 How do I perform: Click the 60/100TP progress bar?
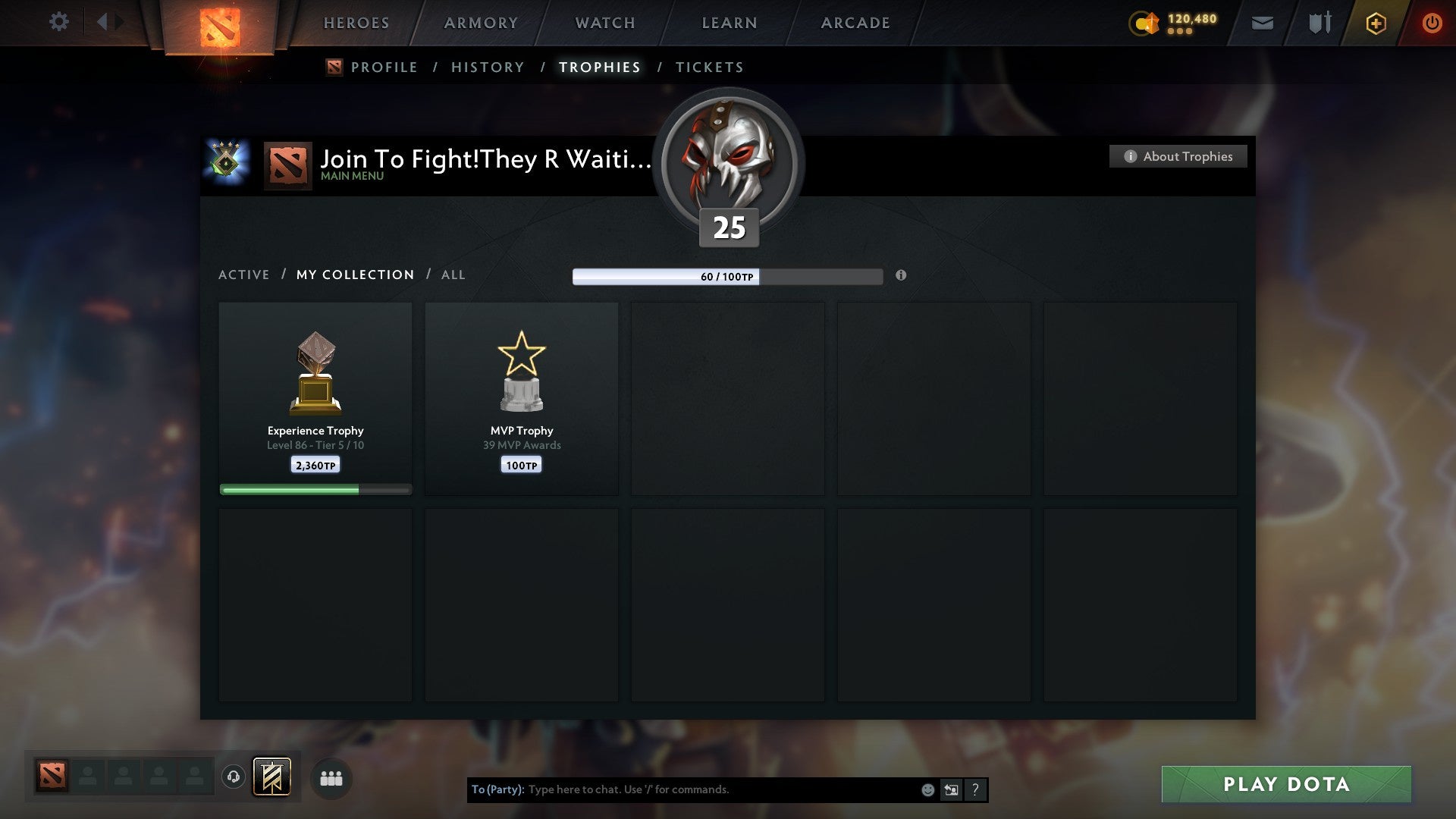726,278
